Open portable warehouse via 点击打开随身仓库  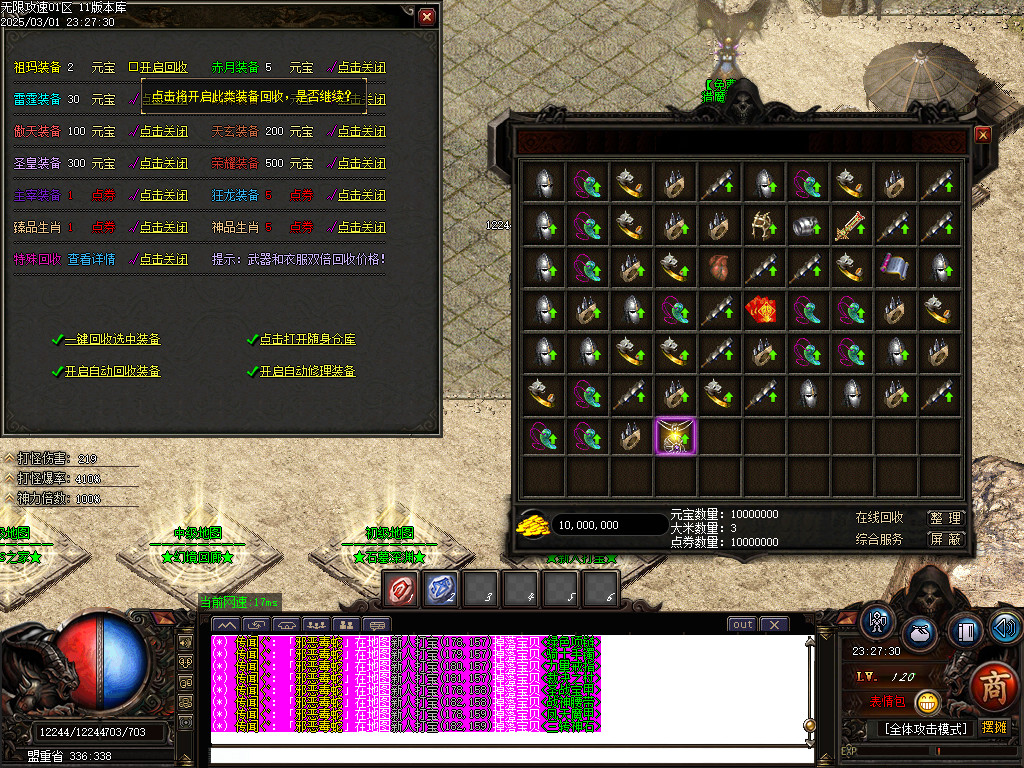(x=307, y=340)
